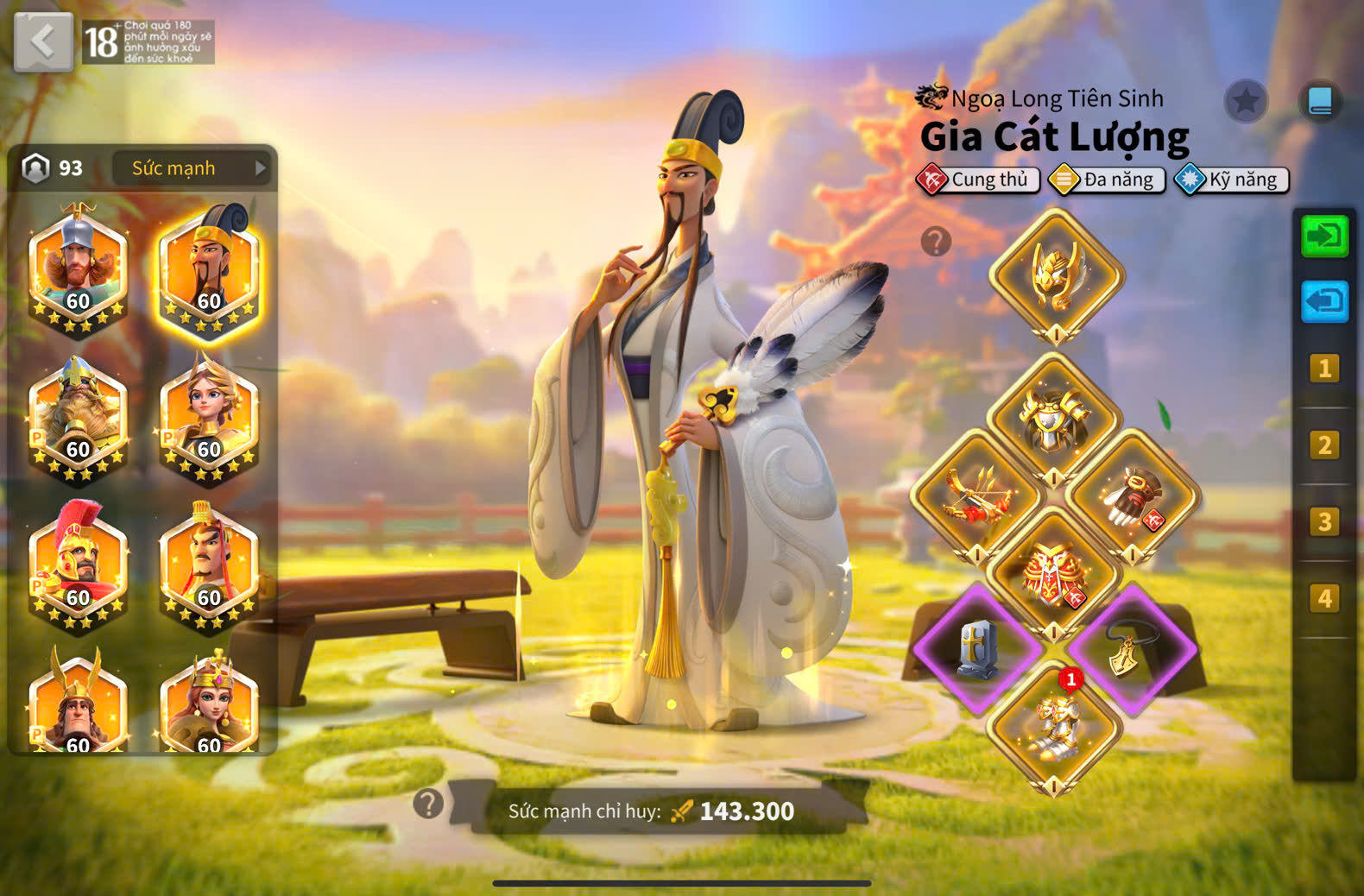
Task: Show help for commander power
Action: click(428, 805)
